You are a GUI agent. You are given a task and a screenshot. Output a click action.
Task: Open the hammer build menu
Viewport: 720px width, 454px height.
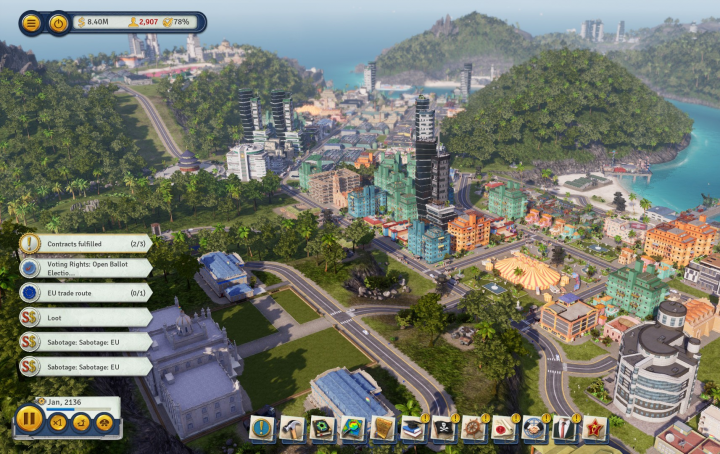(292, 428)
